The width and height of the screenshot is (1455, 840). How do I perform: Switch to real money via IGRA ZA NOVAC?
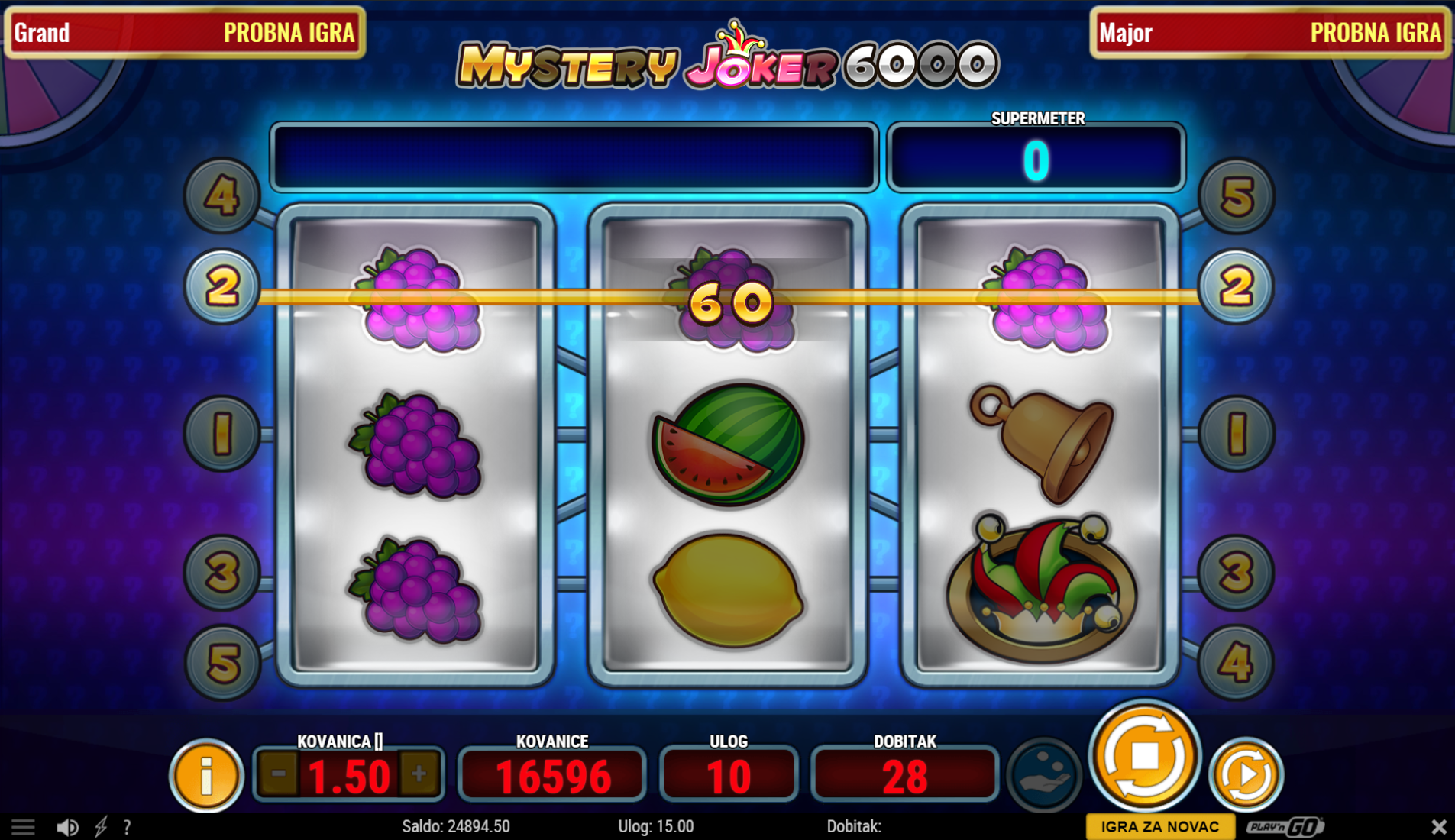[x=1159, y=826]
